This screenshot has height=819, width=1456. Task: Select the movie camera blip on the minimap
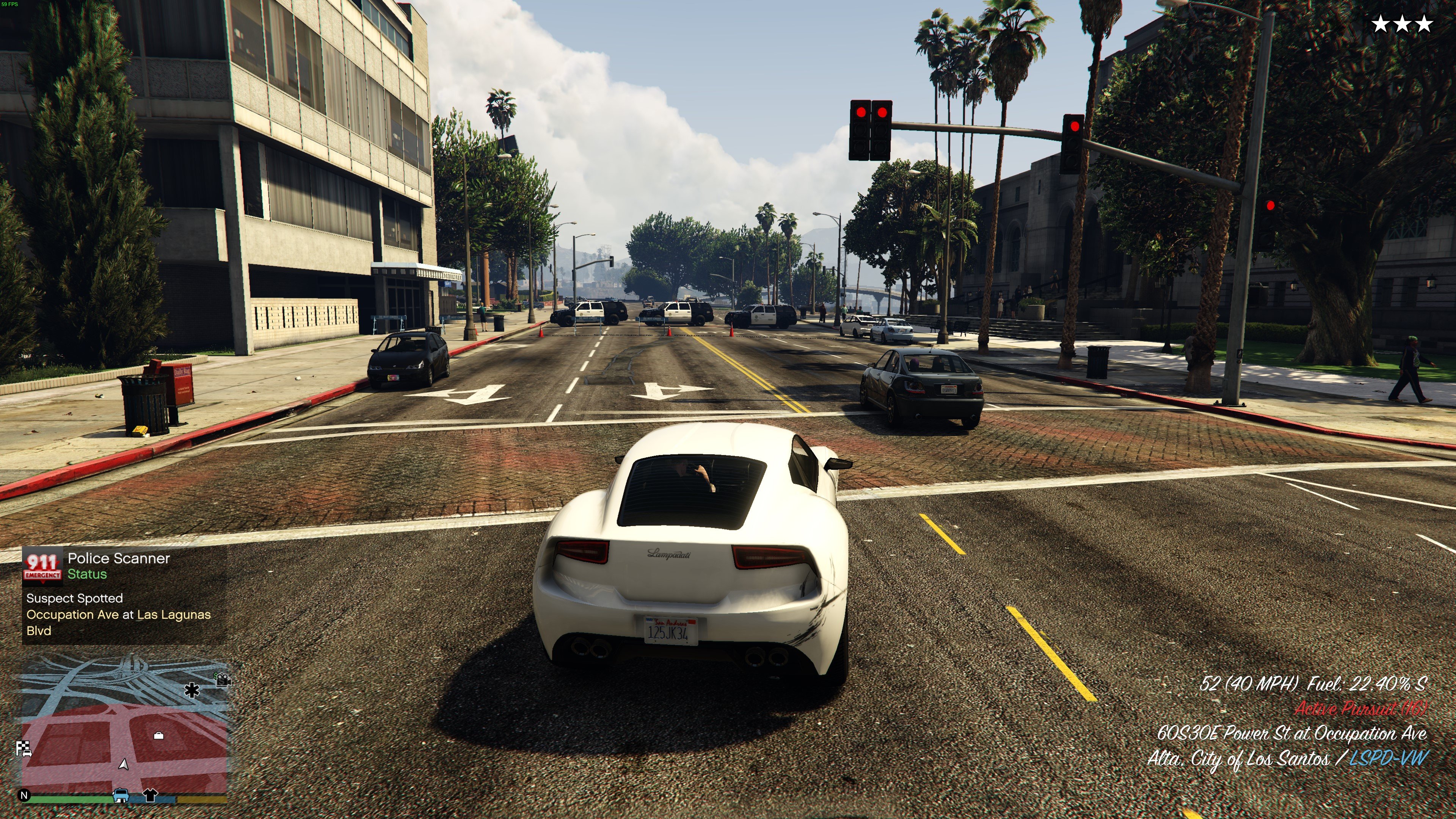tap(223, 679)
